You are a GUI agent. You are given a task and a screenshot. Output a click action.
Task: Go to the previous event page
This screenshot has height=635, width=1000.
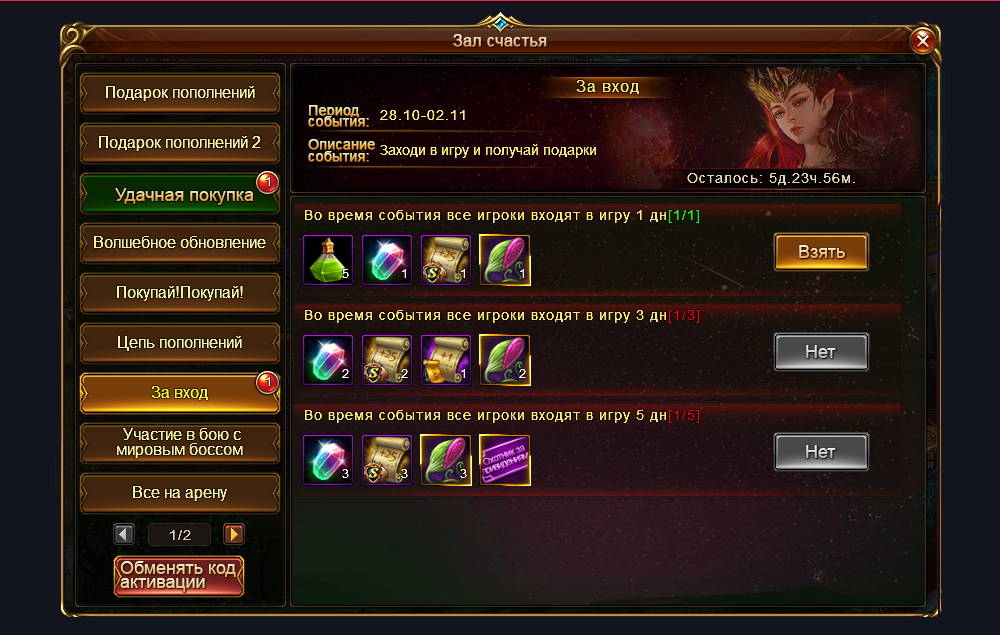pos(125,535)
